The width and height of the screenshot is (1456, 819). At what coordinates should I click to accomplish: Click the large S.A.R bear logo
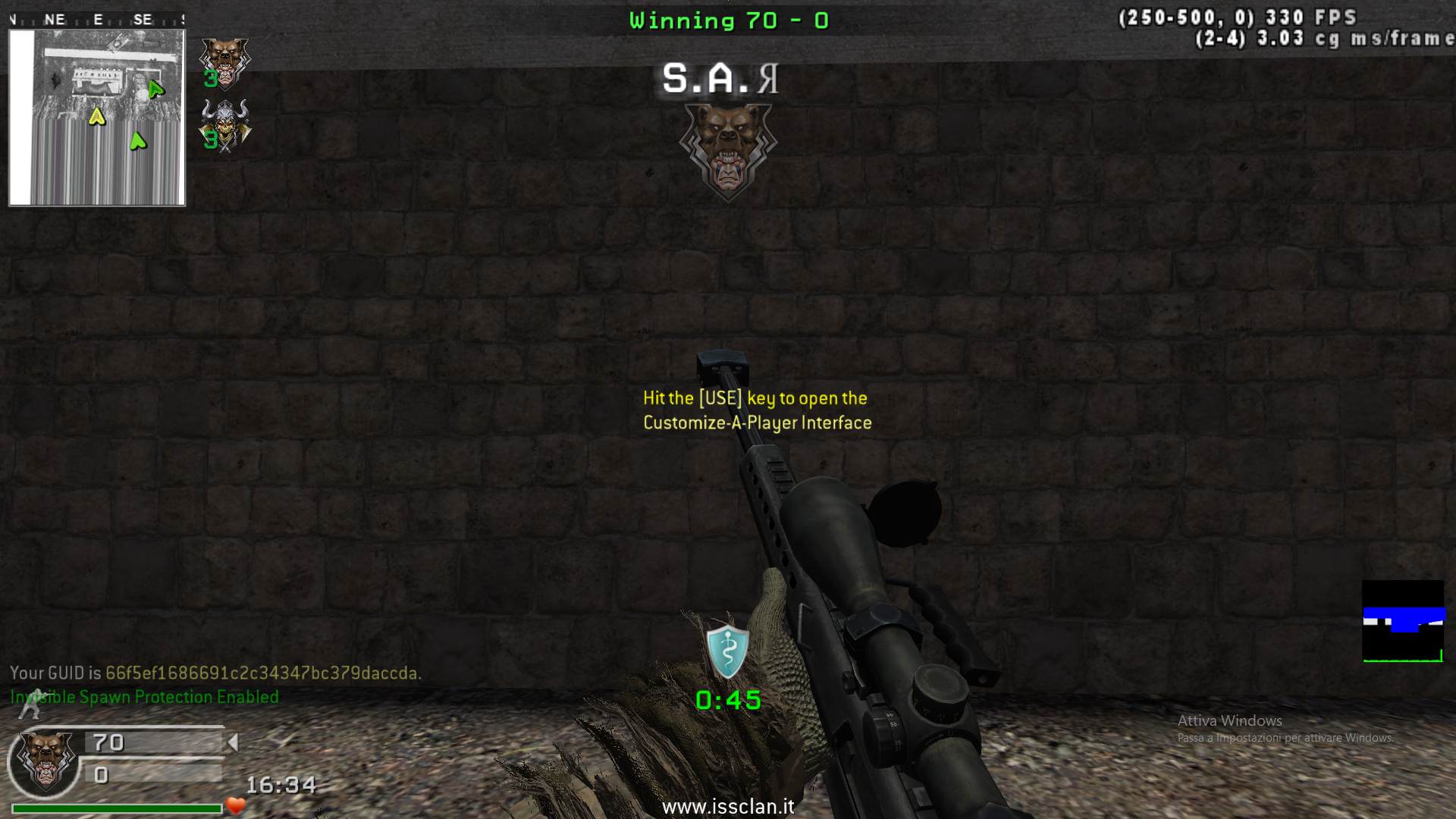(727, 150)
